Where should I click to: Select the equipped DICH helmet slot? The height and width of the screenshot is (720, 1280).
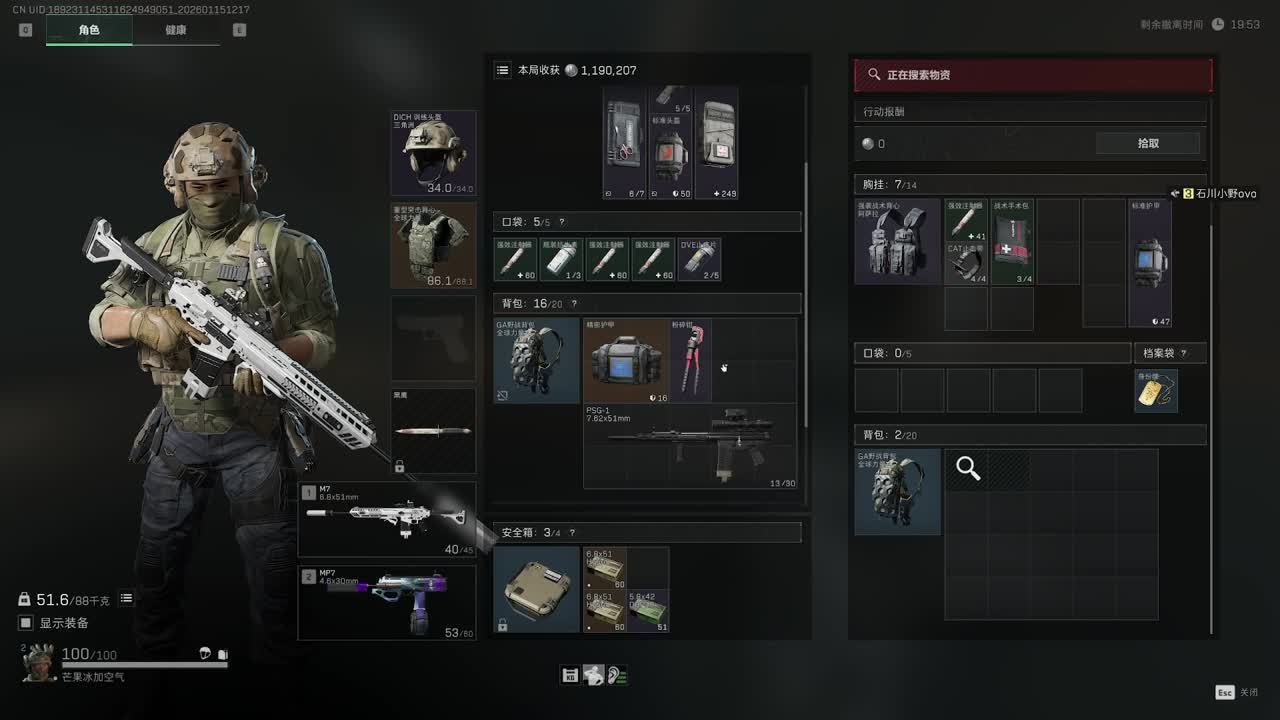point(433,153)
